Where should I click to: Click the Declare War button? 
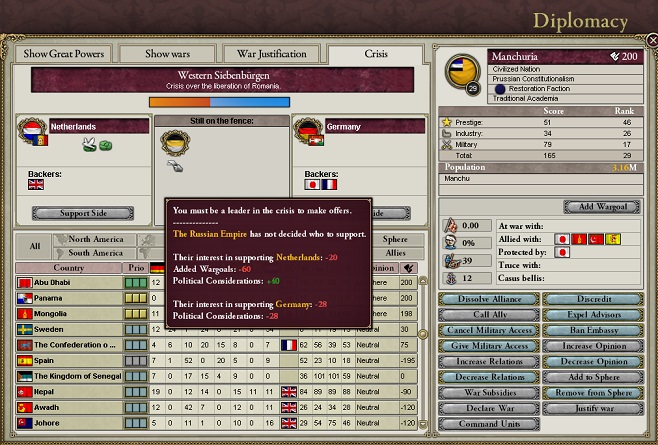pyautogui.click(x=490, y=407)
